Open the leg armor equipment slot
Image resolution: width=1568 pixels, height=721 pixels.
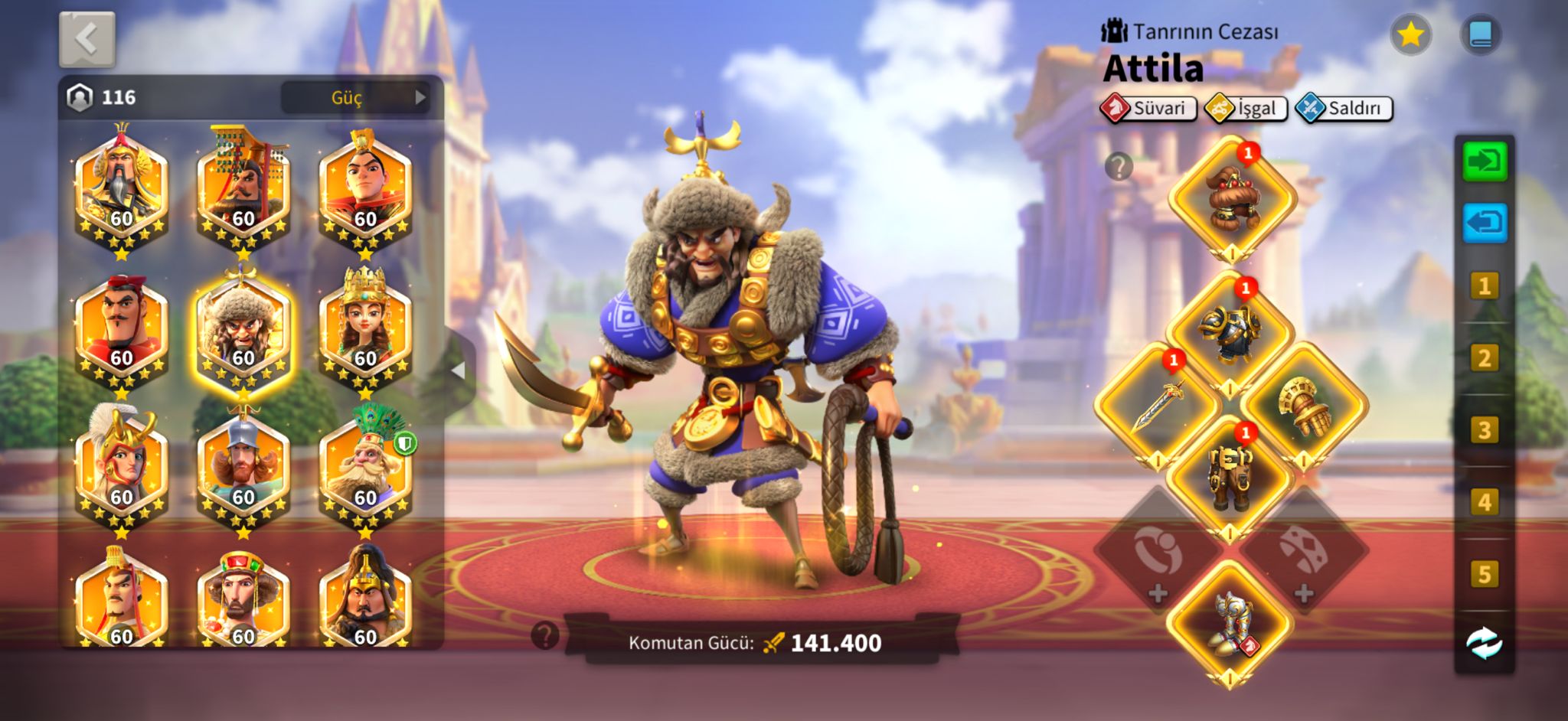[1230, 478]
